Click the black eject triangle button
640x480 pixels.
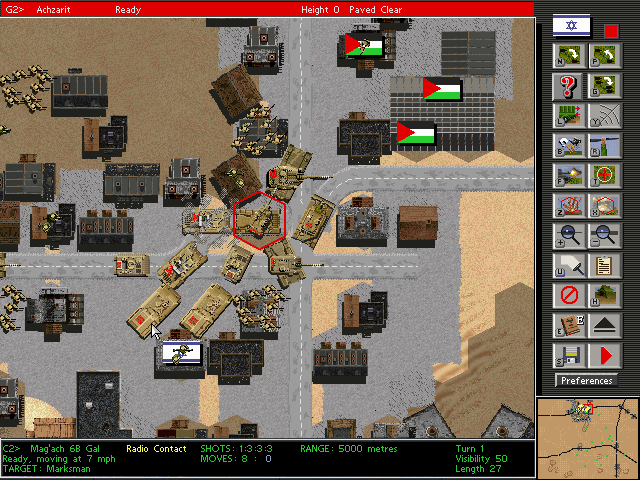(x=603, y=325)
